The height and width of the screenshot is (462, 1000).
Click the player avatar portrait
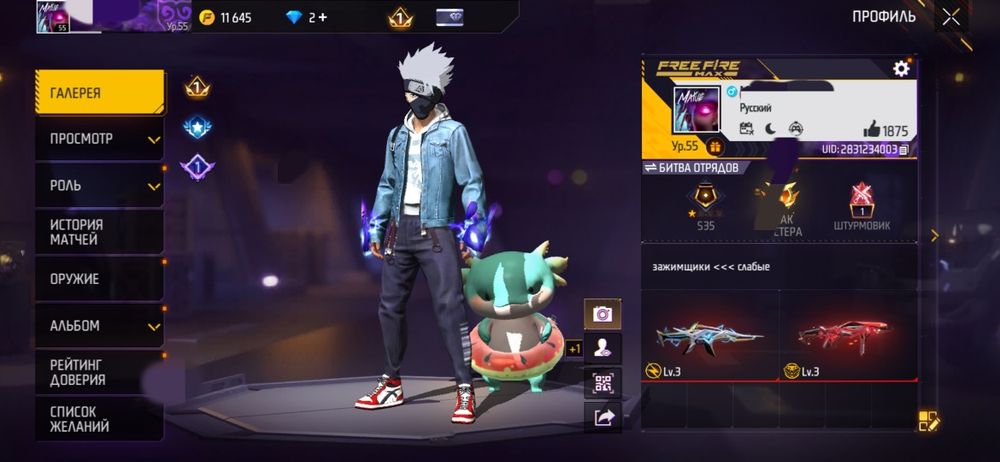tap(696, 109)
